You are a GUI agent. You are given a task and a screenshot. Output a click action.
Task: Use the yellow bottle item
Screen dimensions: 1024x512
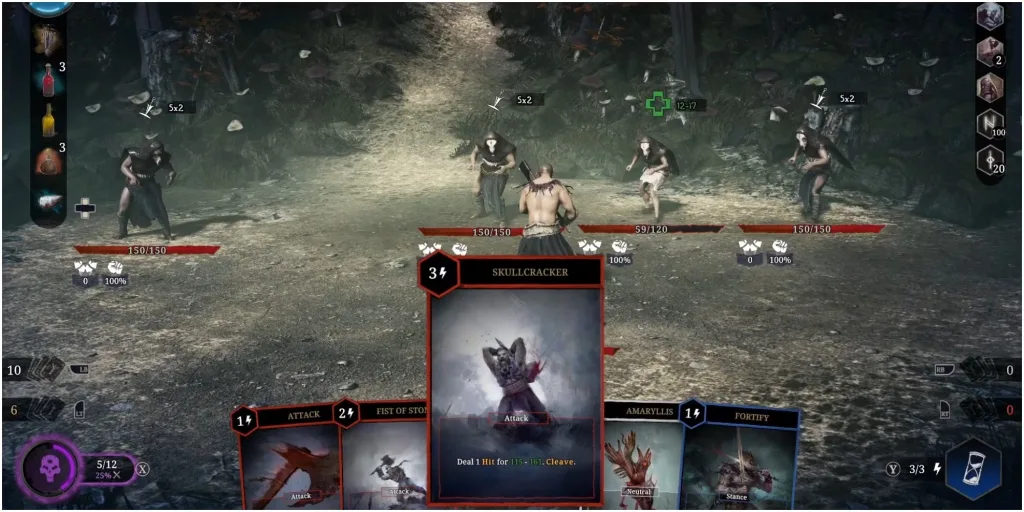pyautogui.click(x=47, y=119)
